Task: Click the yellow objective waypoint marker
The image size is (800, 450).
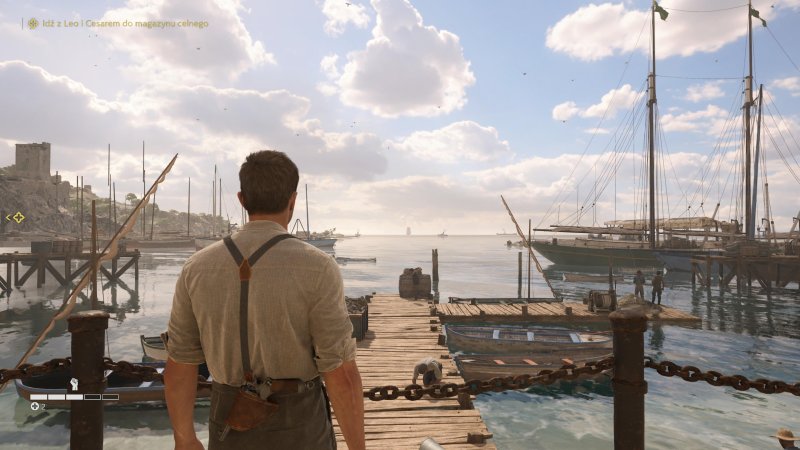Action: pyautogui.click(x=17, y=217)
